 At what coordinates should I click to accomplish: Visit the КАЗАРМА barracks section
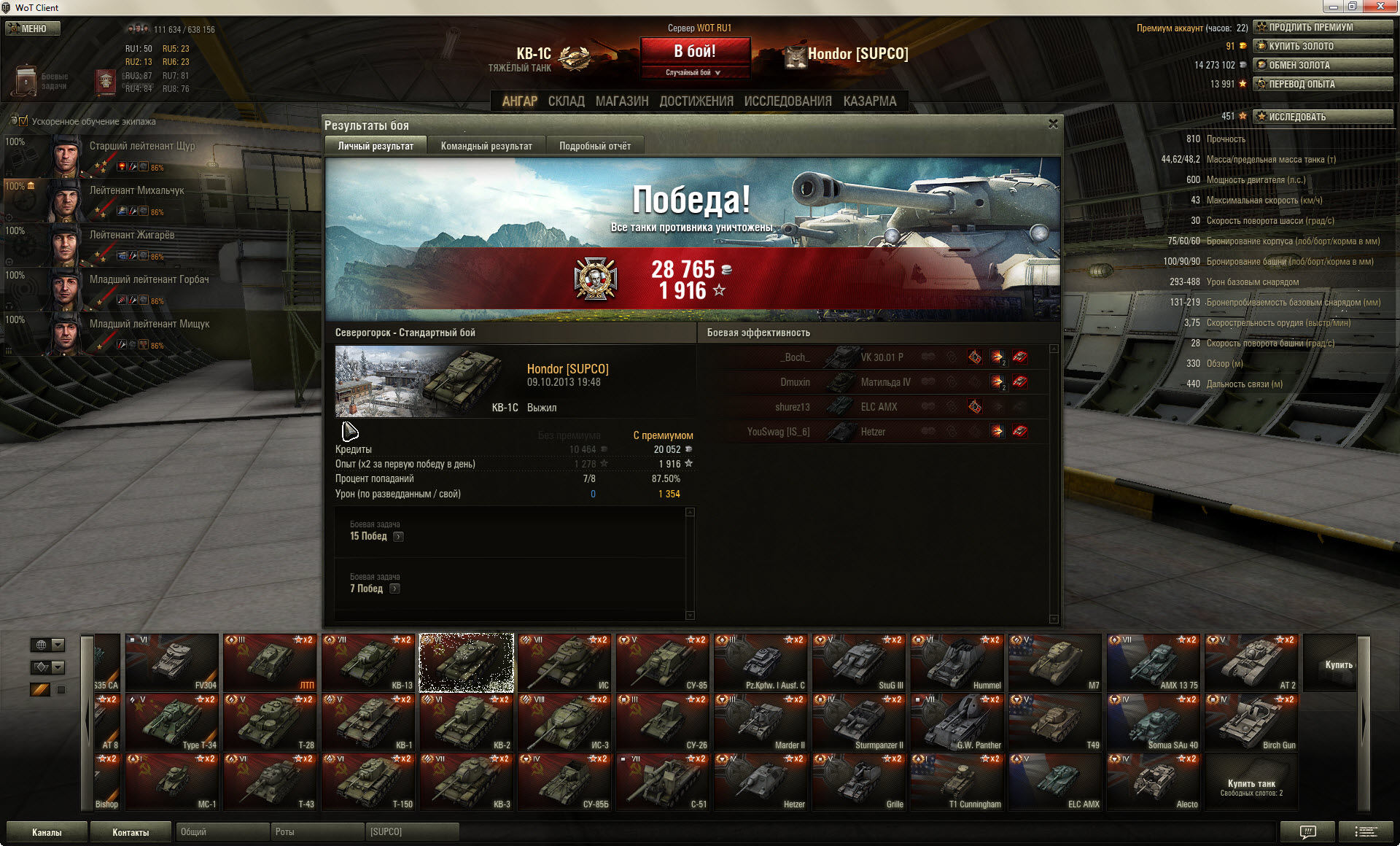[x=870, y=101]
